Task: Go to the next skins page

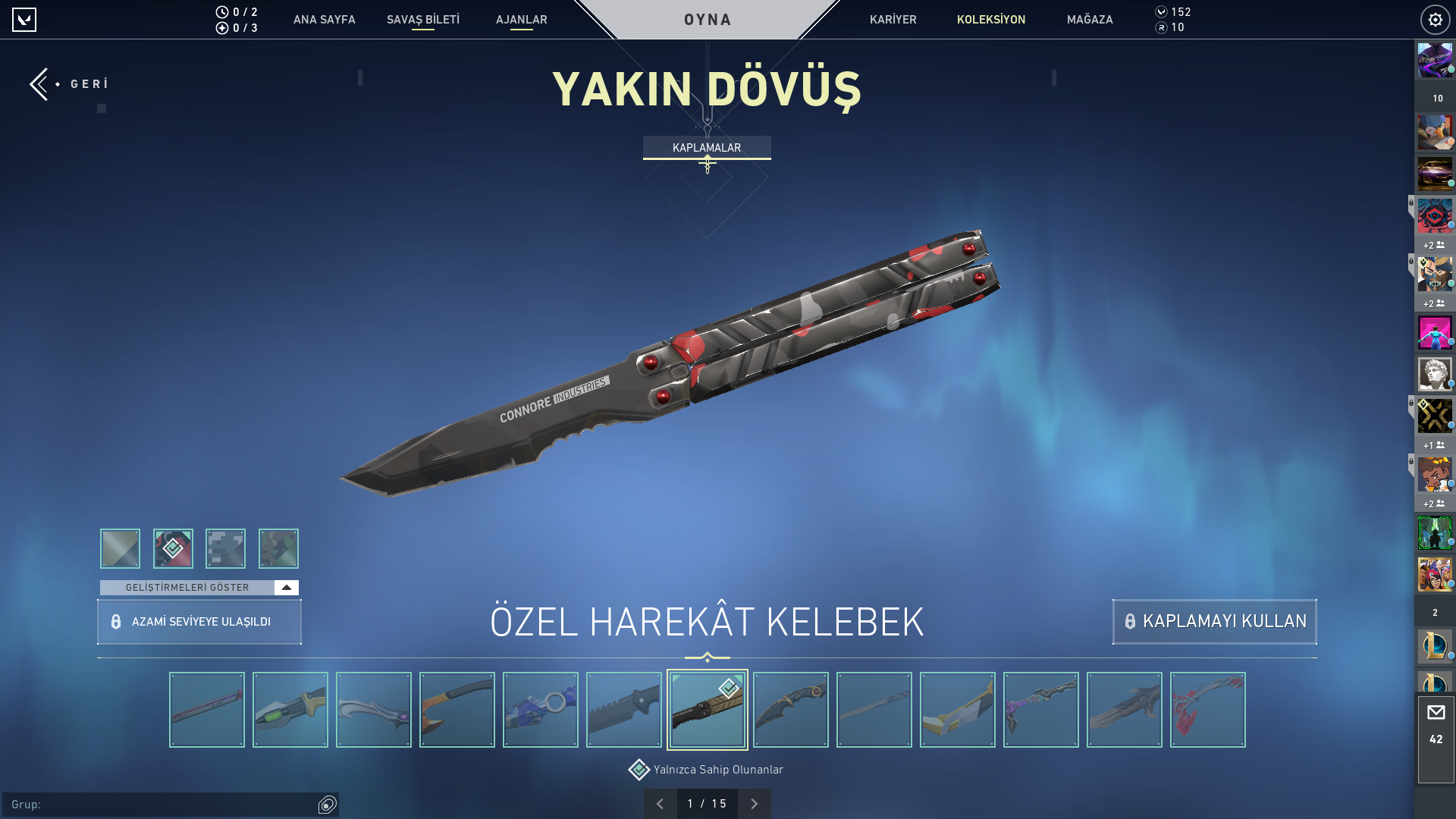Action: point(754,803)
